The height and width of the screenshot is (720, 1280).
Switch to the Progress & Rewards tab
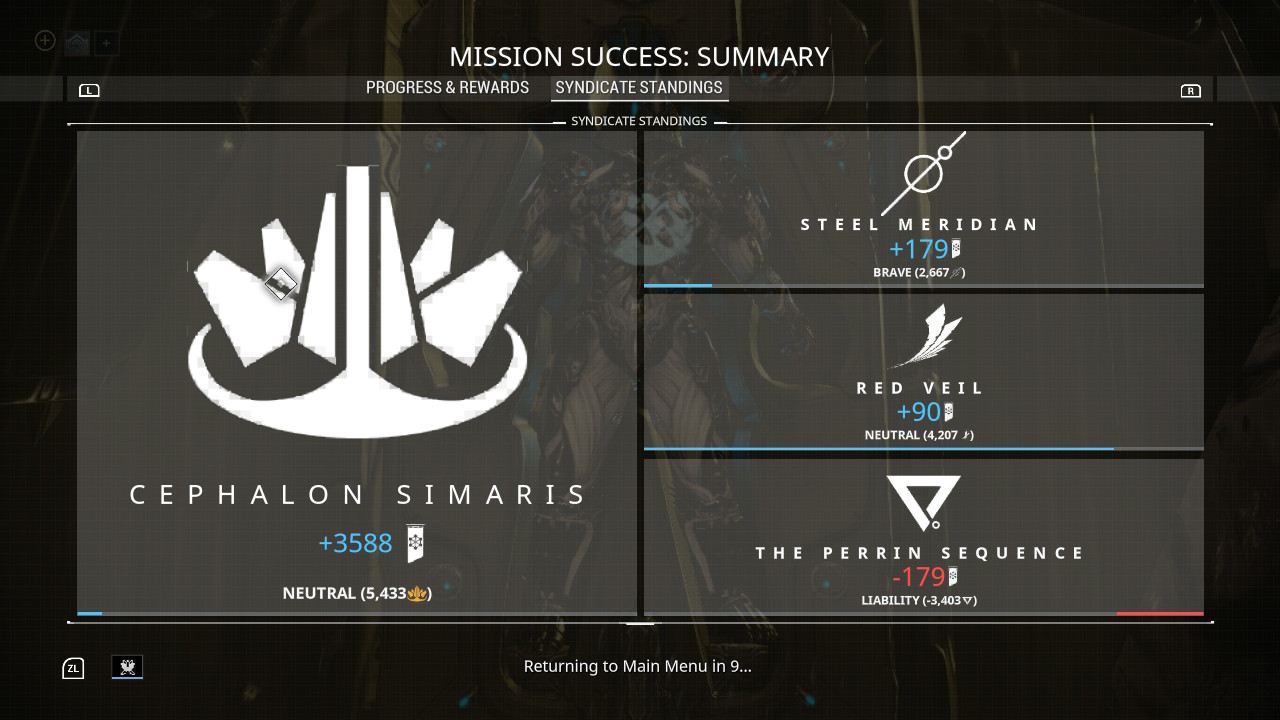pyautogui.click(x=447, y=88)
